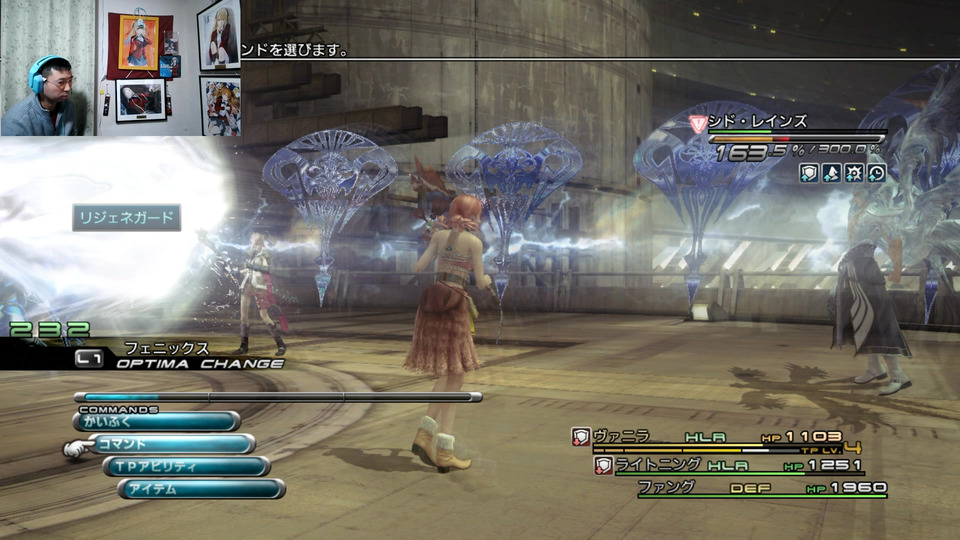This screenshot has width=960, height=540.
Task: Click the streamer webcam overlay
Action: point(120,68)
